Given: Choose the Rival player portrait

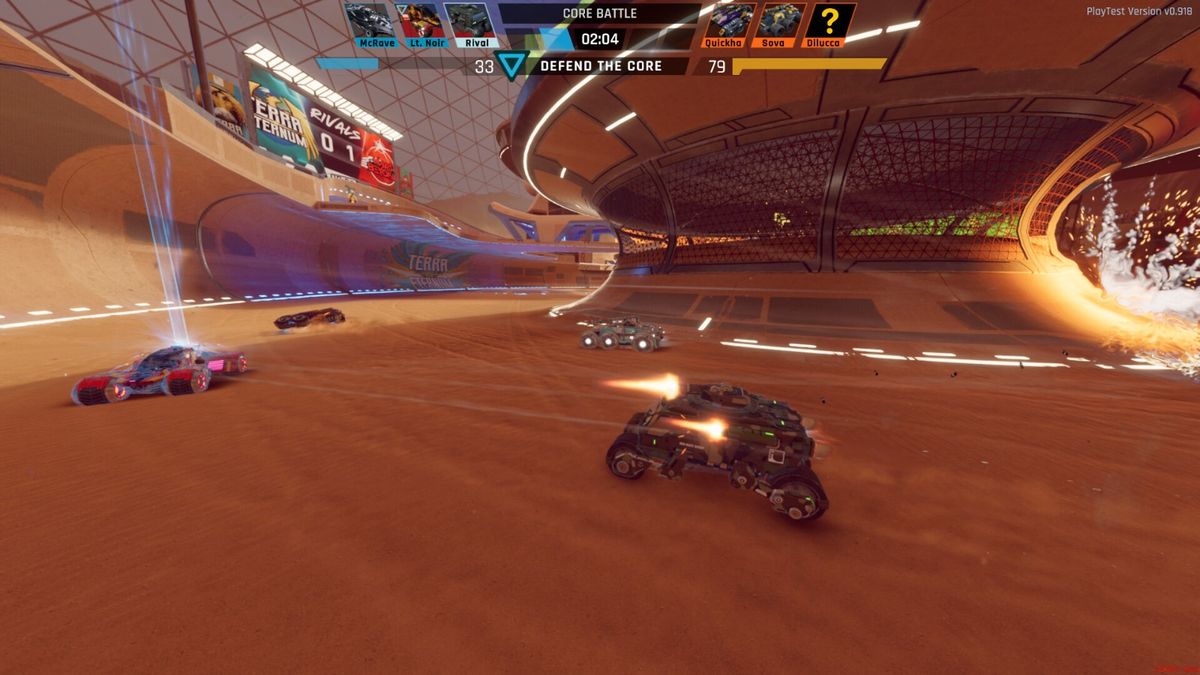Looking at the screenshot, I should click(x=469, y=20).
